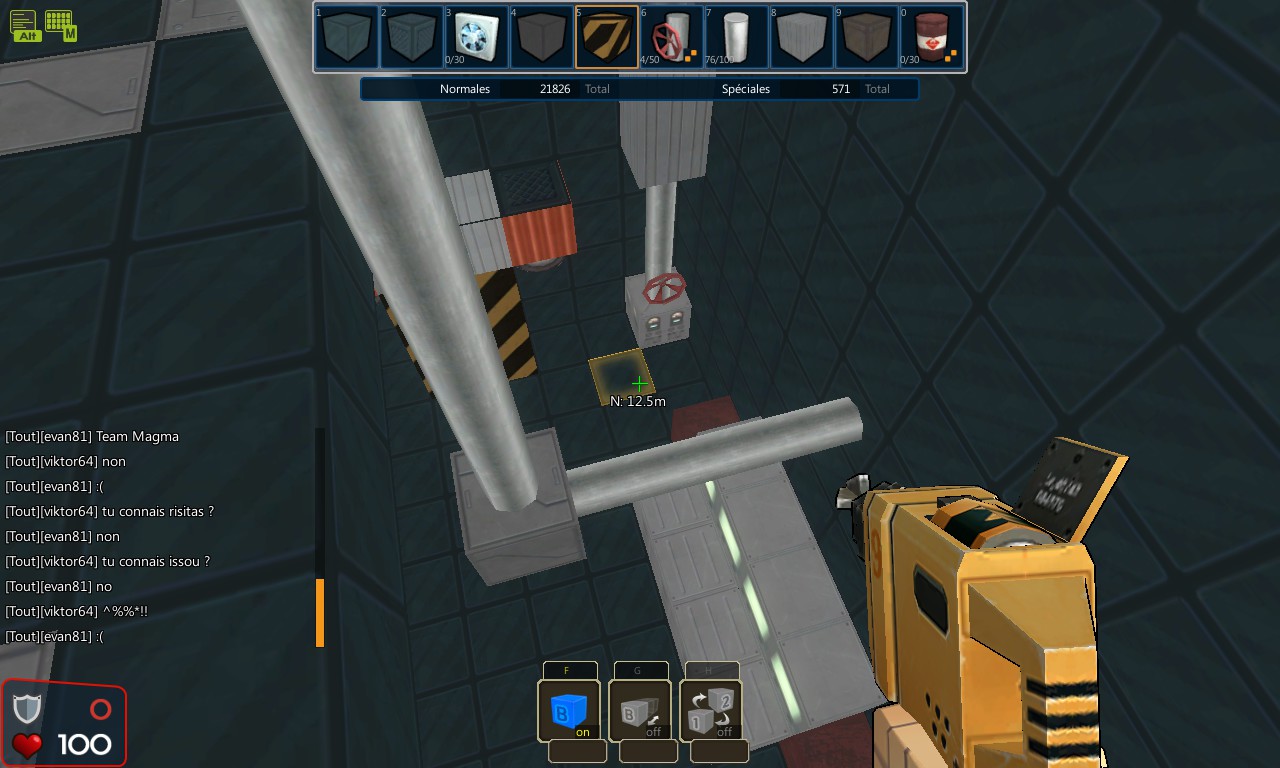Viewport: 1280px width, 768px height.
Task: Click the Total label beside 21826
Action: pyautogui.click(x=597, y=88)
